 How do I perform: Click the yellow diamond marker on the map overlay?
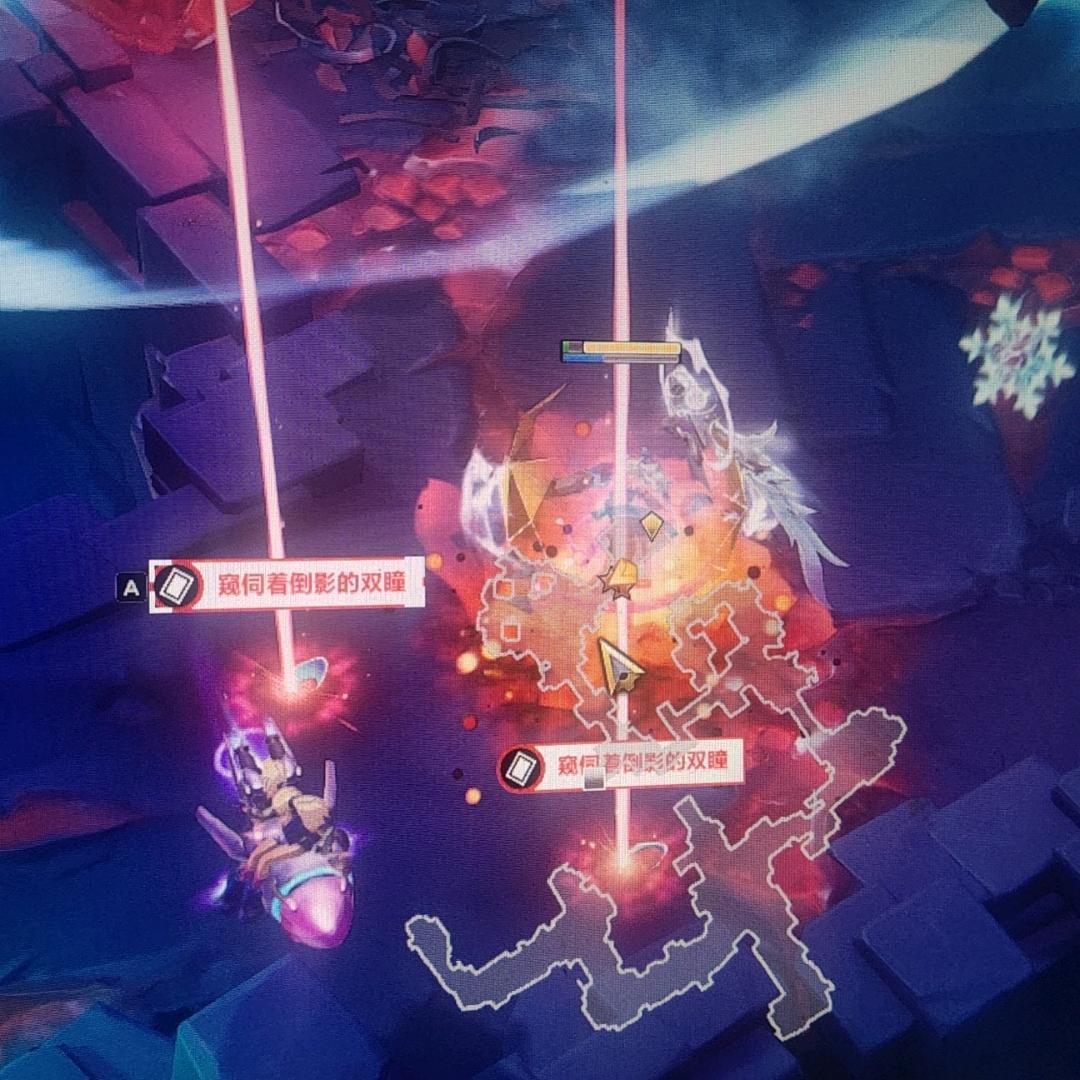point(652,524)
